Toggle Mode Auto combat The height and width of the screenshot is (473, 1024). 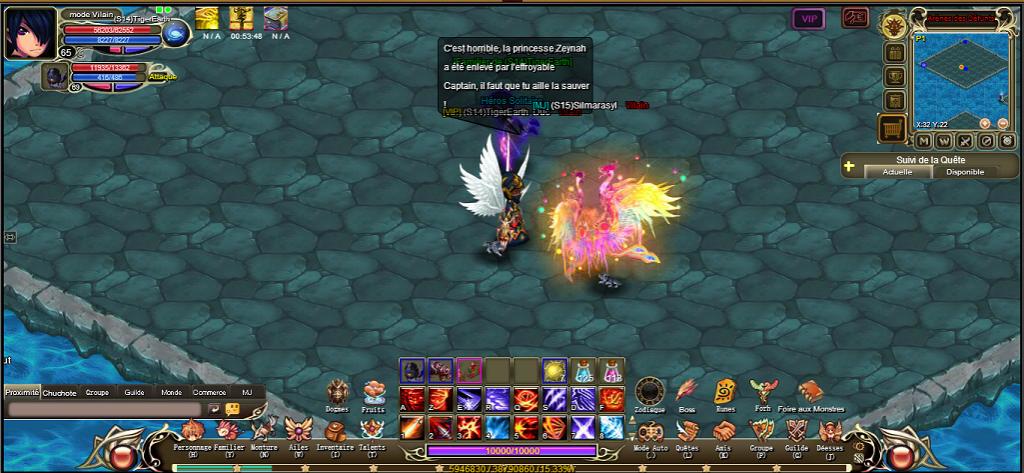tap(650, 430)
